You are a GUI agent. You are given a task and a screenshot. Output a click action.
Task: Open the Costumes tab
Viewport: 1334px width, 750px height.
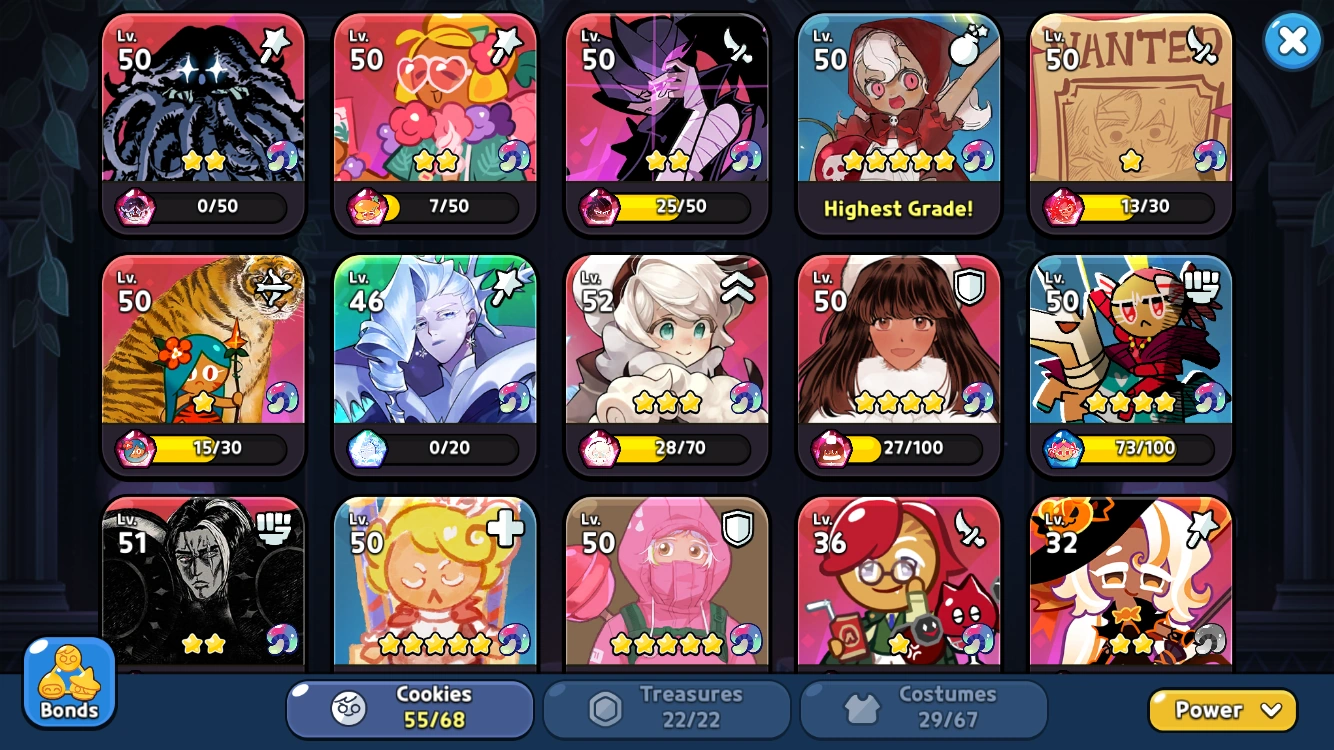coord(924,709)
